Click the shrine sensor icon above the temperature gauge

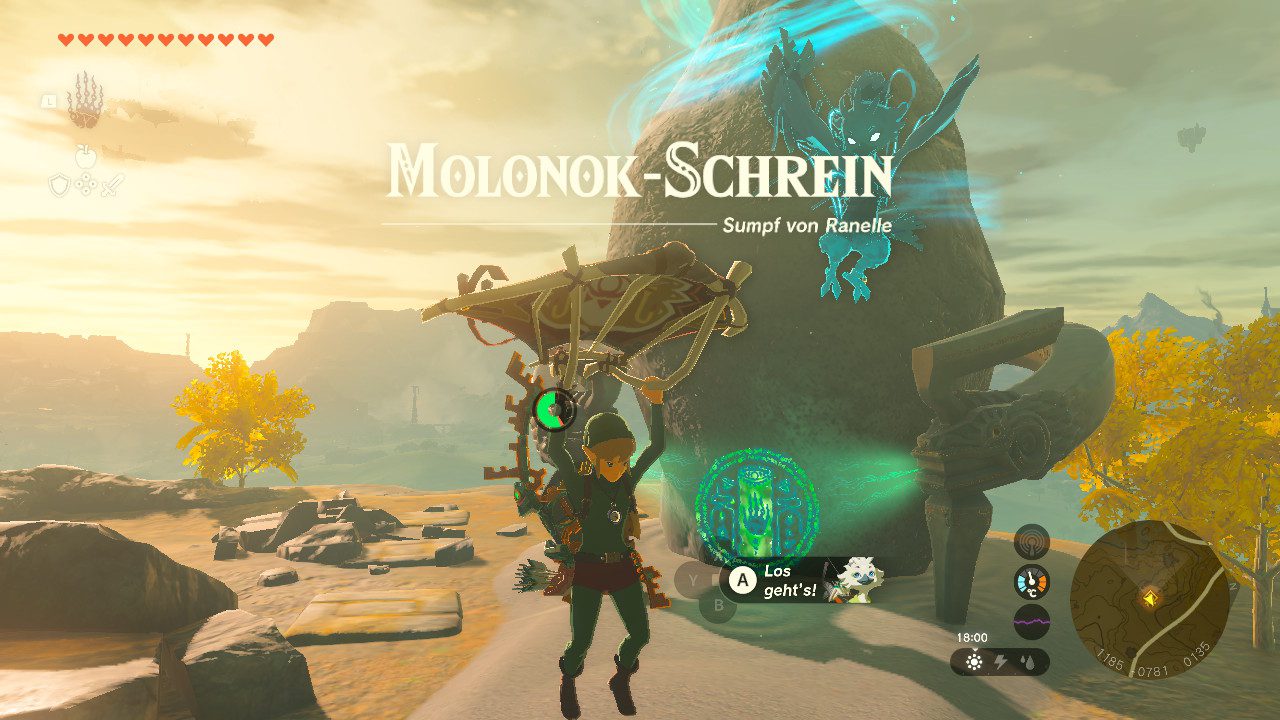coord(1030,541)
